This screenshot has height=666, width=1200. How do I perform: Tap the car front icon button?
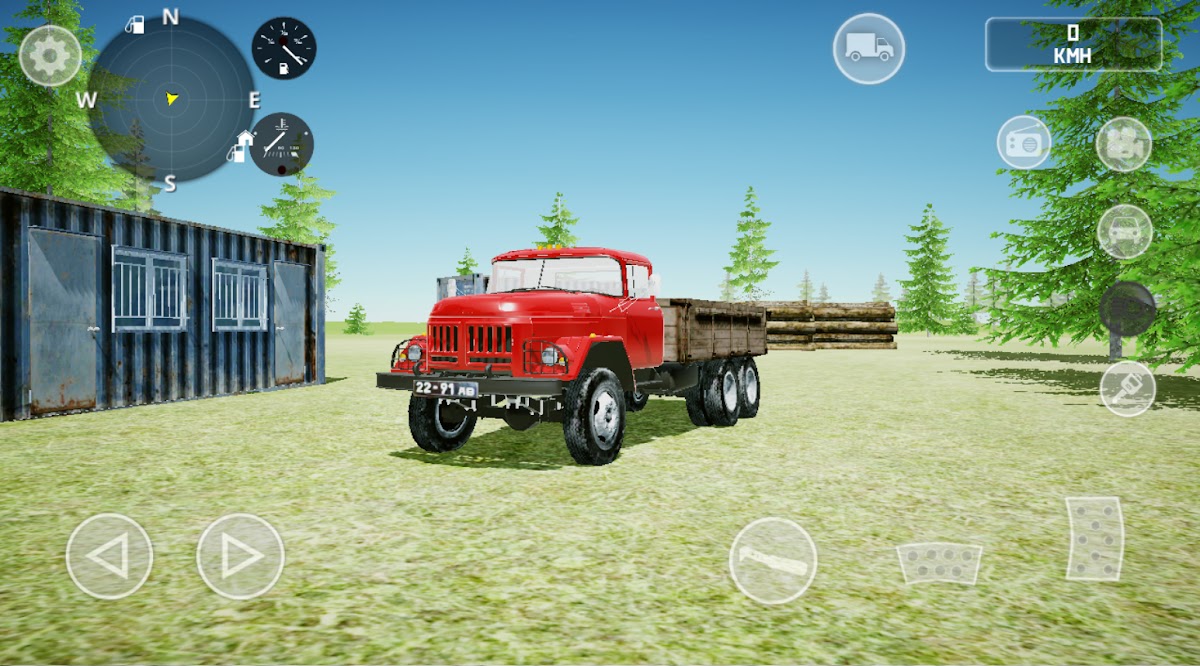[1125, 231]
